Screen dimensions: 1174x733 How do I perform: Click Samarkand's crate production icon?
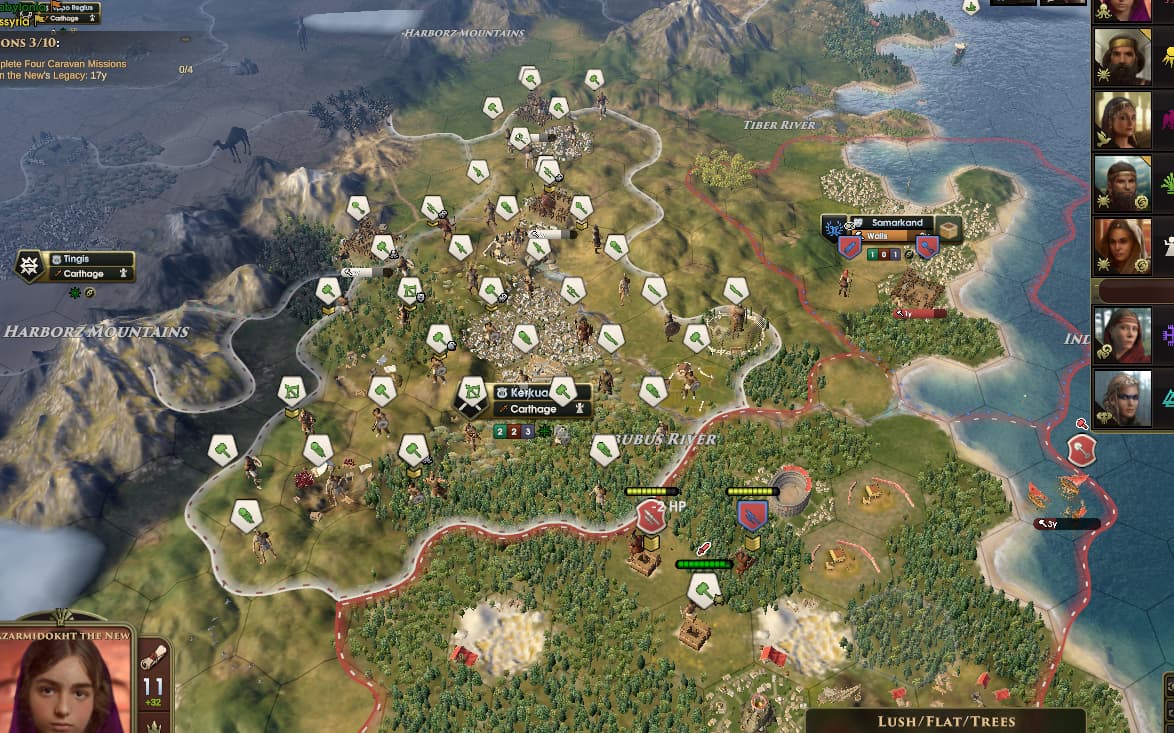coord(948,230)
